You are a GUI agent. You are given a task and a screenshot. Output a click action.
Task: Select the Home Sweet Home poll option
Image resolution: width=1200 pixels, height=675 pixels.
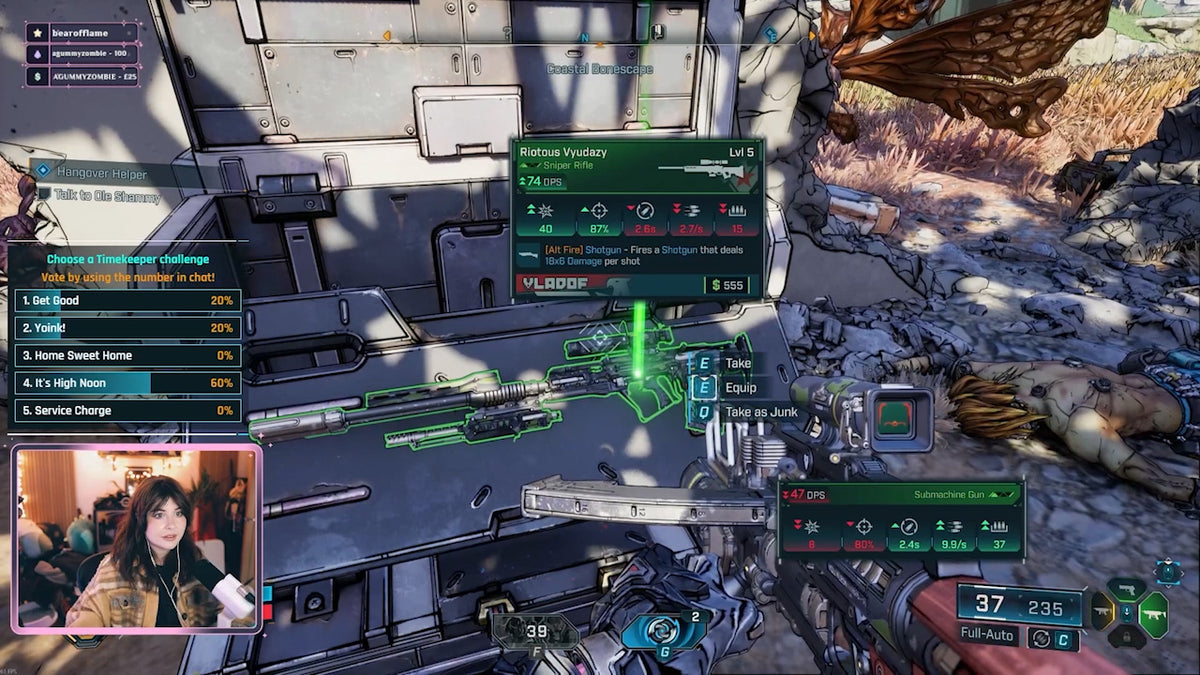pyautogui.click(x=127, y=356)
